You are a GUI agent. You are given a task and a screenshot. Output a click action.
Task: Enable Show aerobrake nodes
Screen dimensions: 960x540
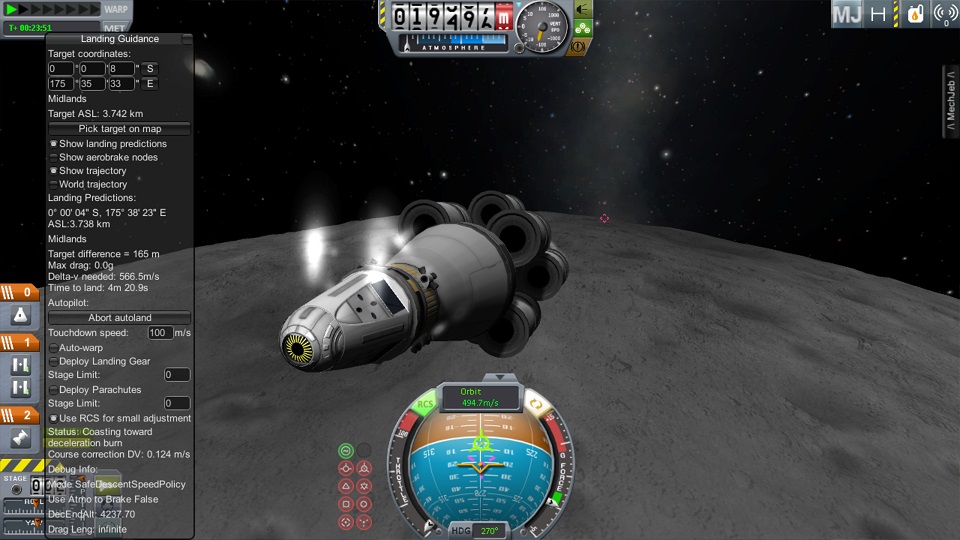[53, 158]
